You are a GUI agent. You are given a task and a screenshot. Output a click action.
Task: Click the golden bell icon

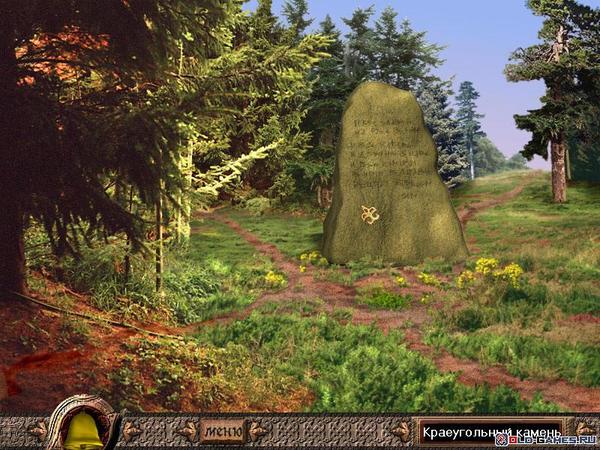(83, 430)
